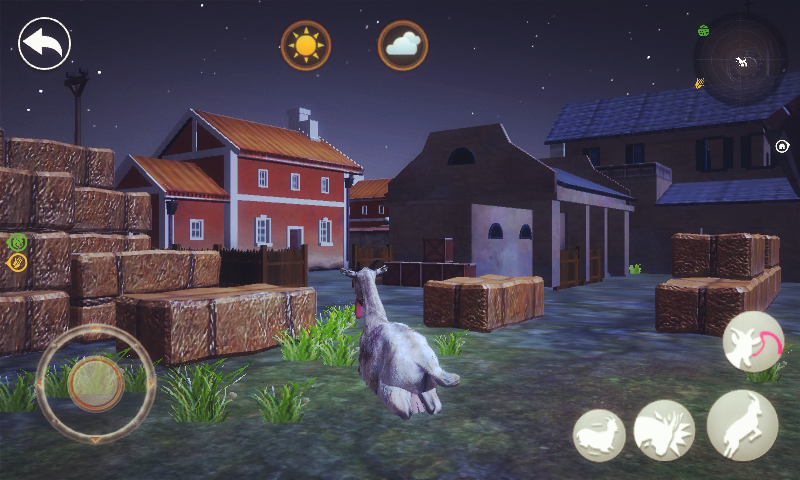Make the goat jump
Viewport: 800px width, 480px height.
coord(742,425)
